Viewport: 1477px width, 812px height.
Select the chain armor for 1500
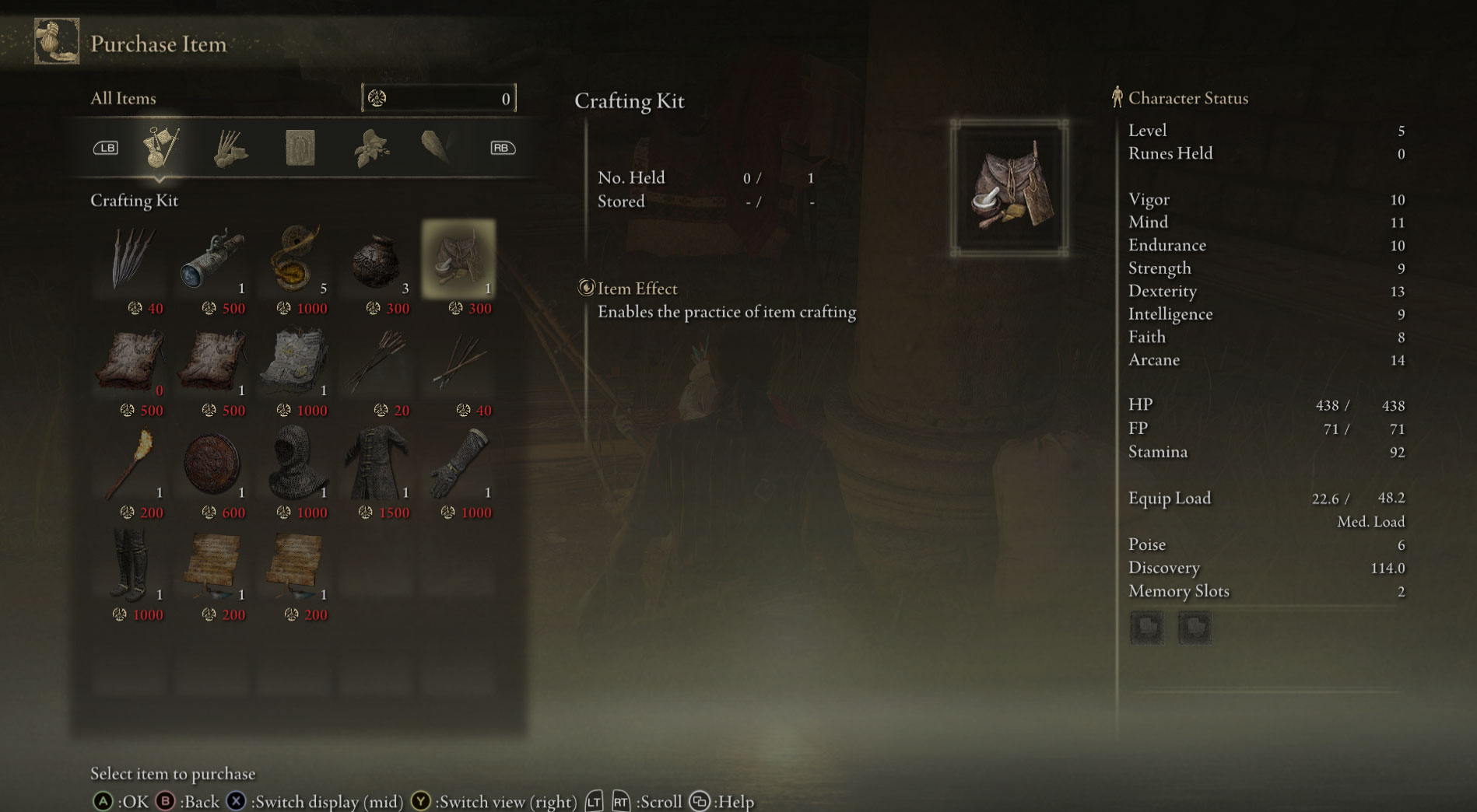377,464
